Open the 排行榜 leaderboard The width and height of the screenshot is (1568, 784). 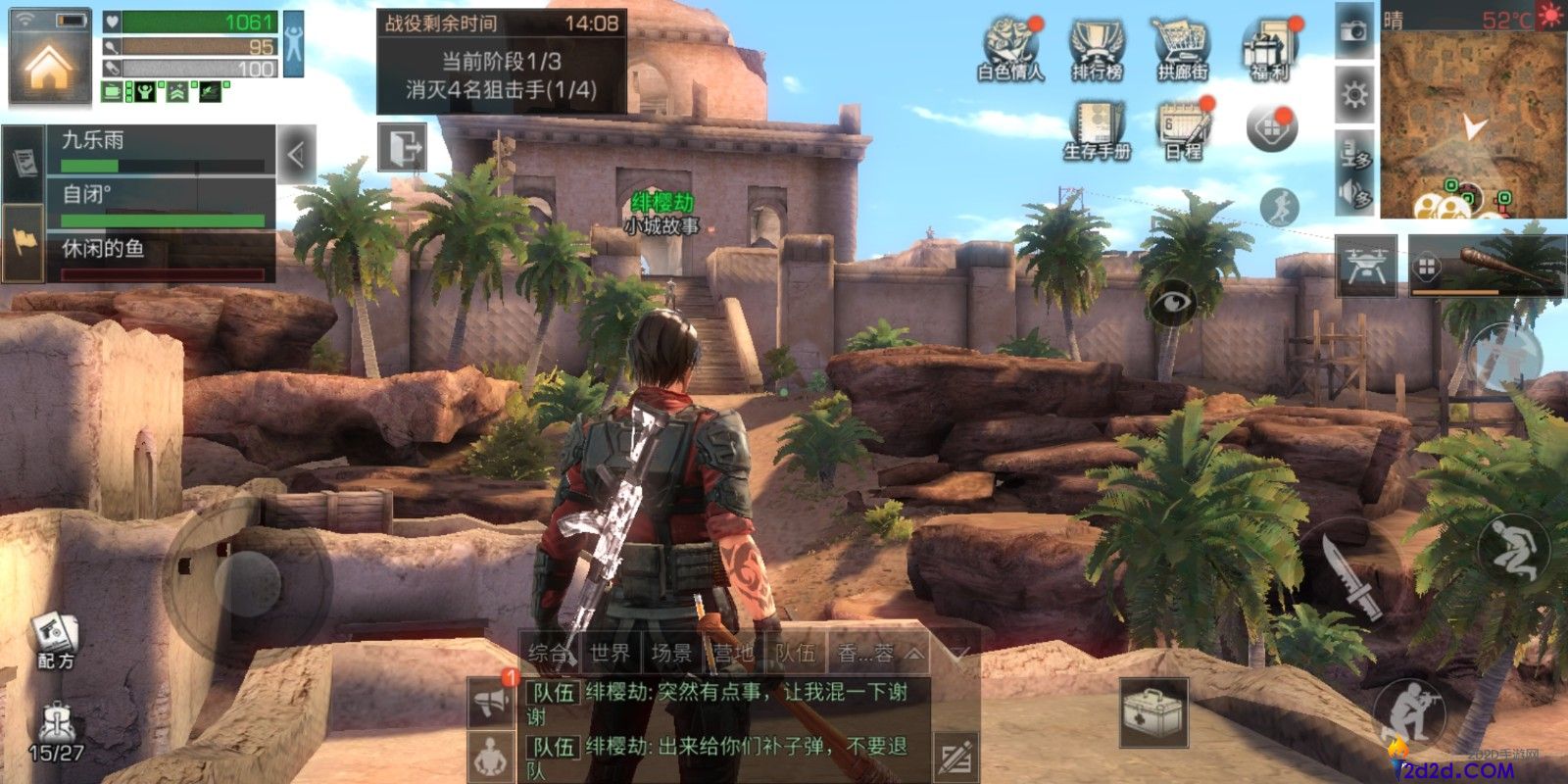pyautogui.click(x=1096, y=48)
